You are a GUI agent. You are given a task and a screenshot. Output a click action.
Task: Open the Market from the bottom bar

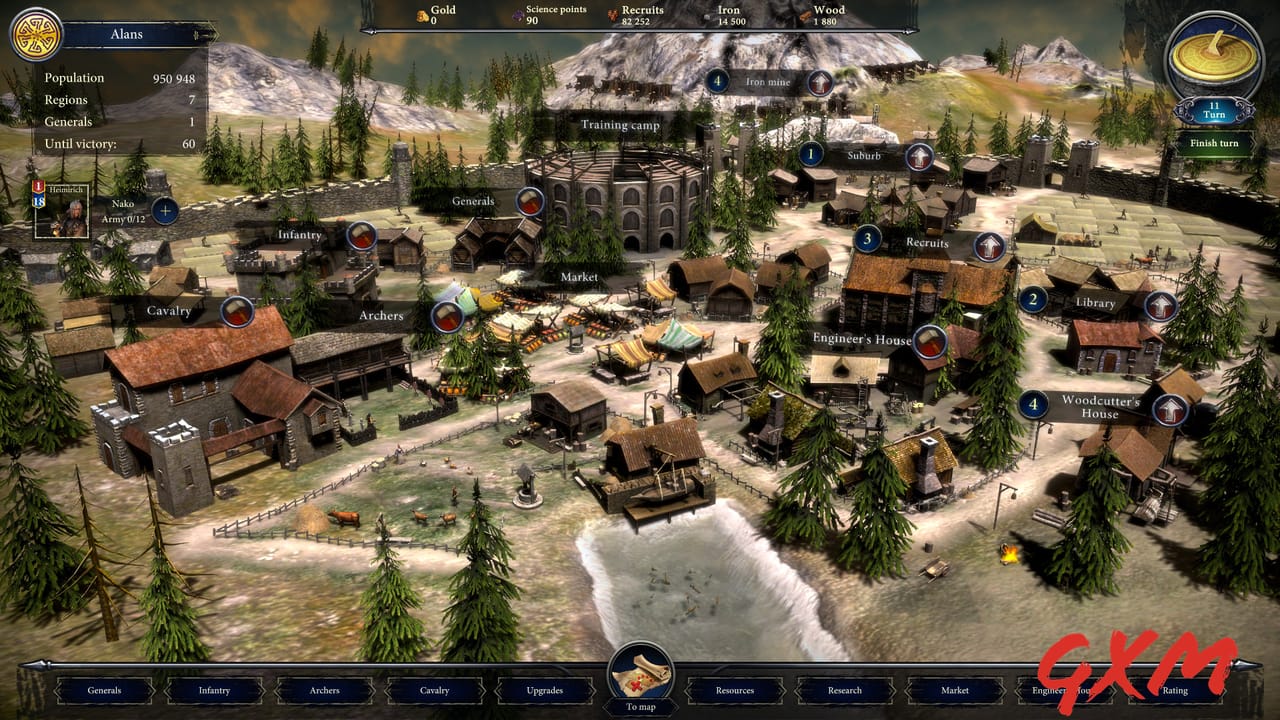(953, 690)
